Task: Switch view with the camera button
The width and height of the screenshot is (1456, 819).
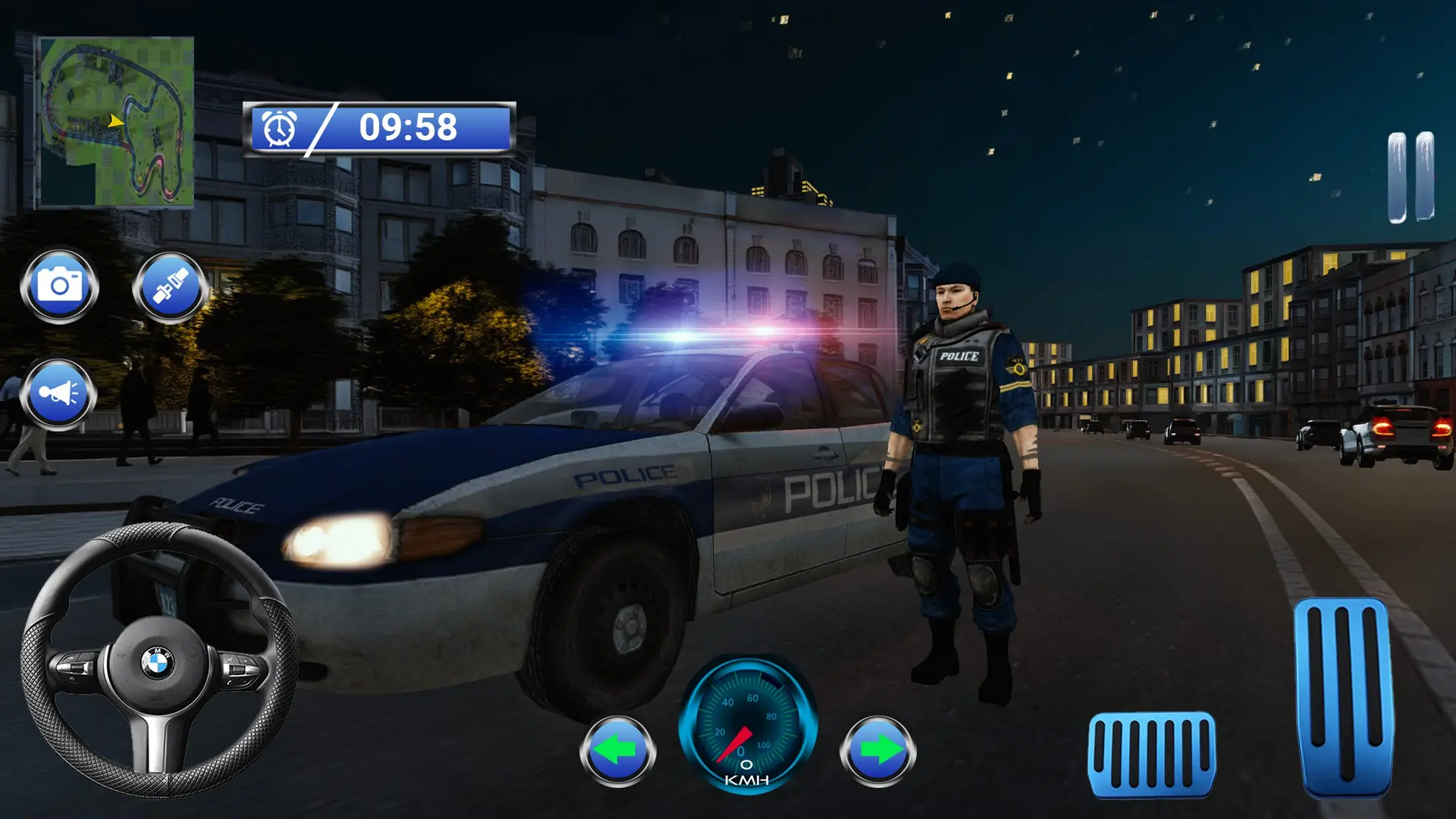Action: [59, 287]
